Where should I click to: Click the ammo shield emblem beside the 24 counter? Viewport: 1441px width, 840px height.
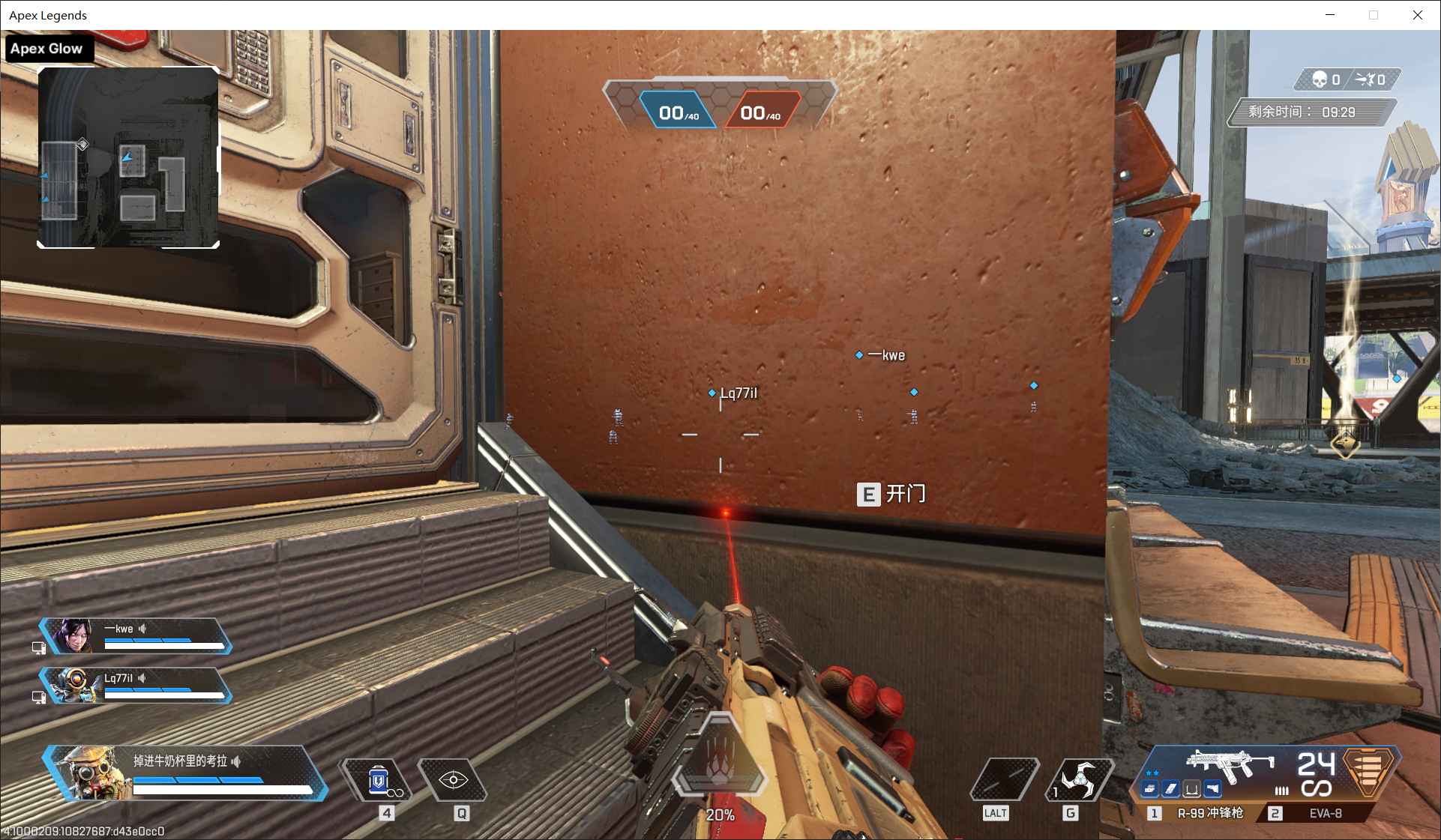(1367, 772)
